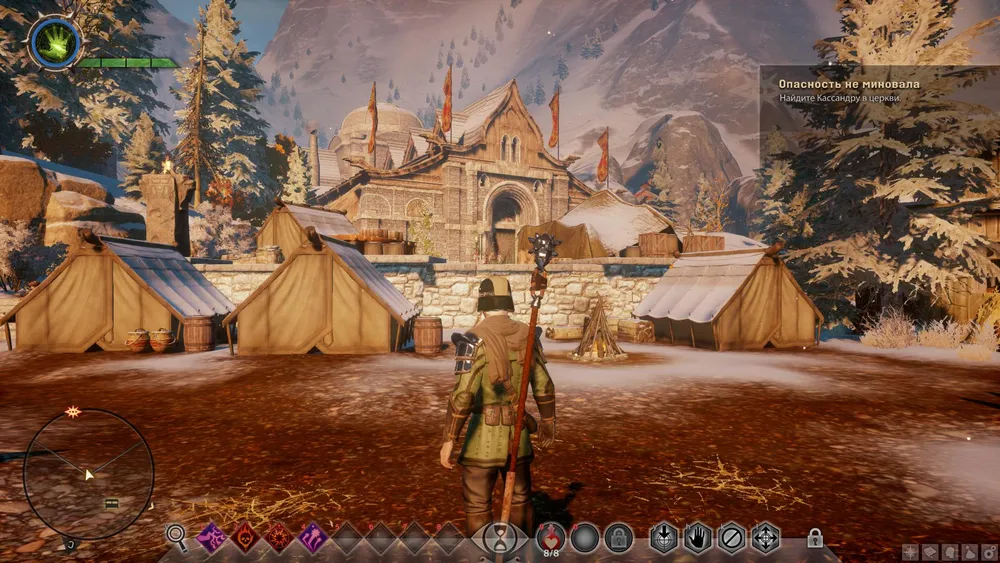Issue the down-arrow crosshair party command
The image size is (1000, 563).
[663, 538]
